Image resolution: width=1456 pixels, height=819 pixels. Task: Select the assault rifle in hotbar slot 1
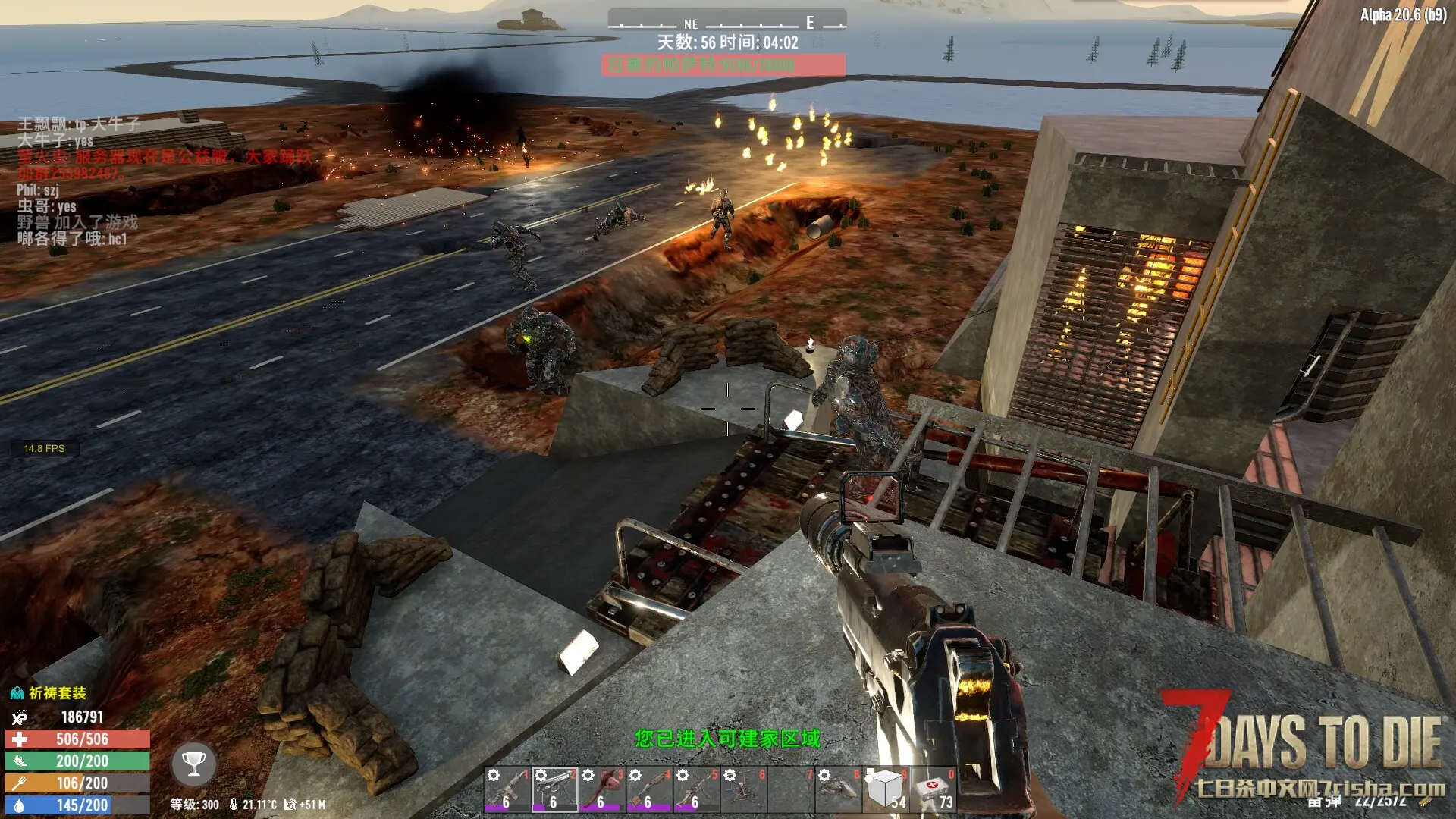pyautogui.click(x=508, y=789)
